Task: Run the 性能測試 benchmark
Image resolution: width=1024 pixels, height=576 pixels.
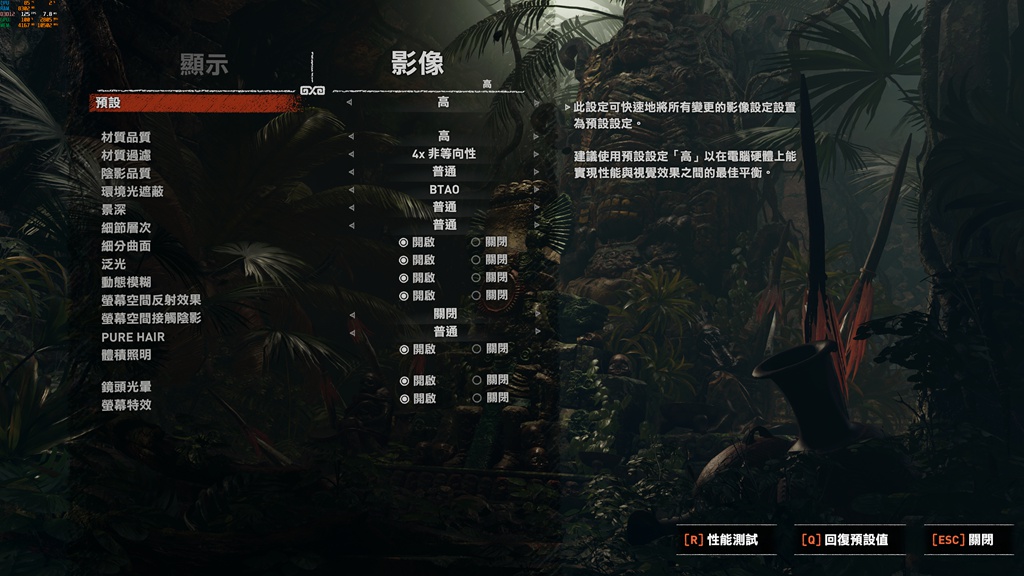Action: [x=720, y=540]
